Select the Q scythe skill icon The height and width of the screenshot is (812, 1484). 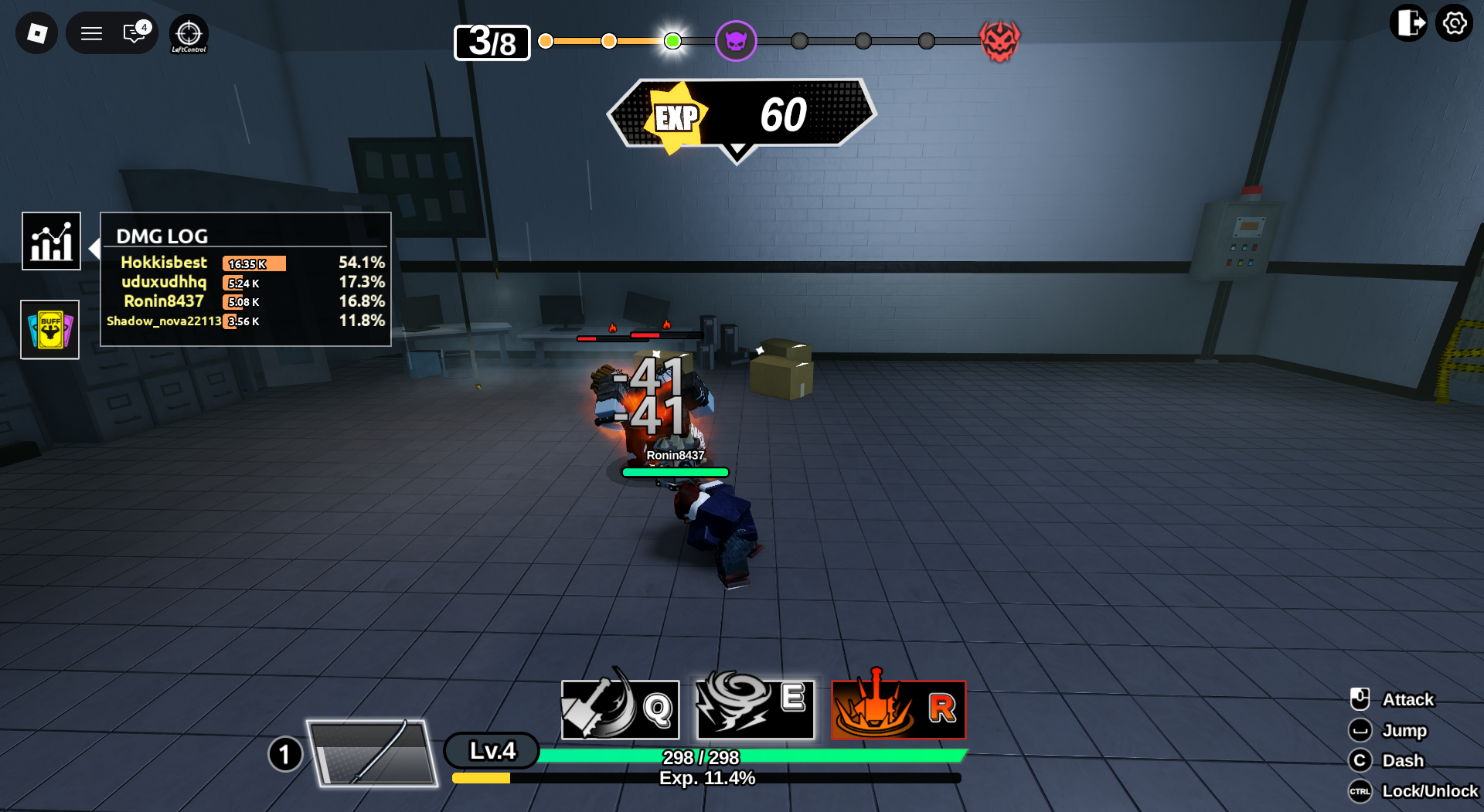(619, 709)
